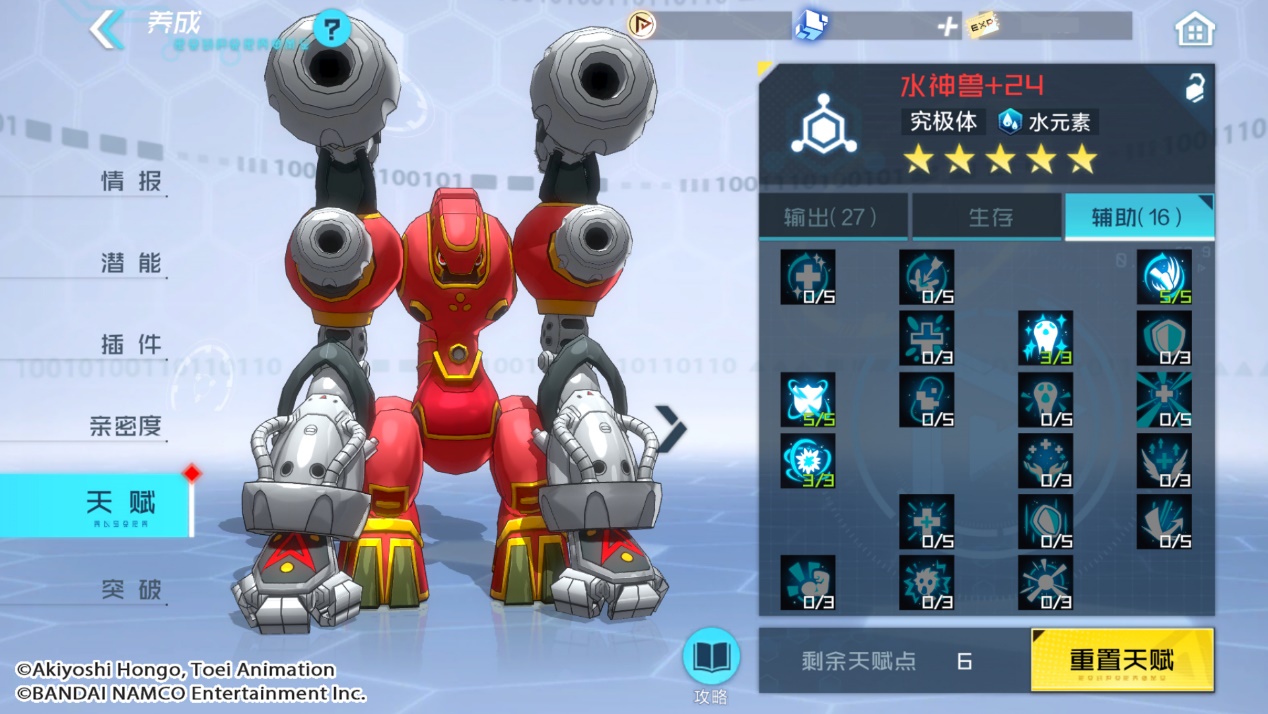
Task: Click the 重置天赋 reset talents button
Action: pyautogui.click(x=1122, y=660)
